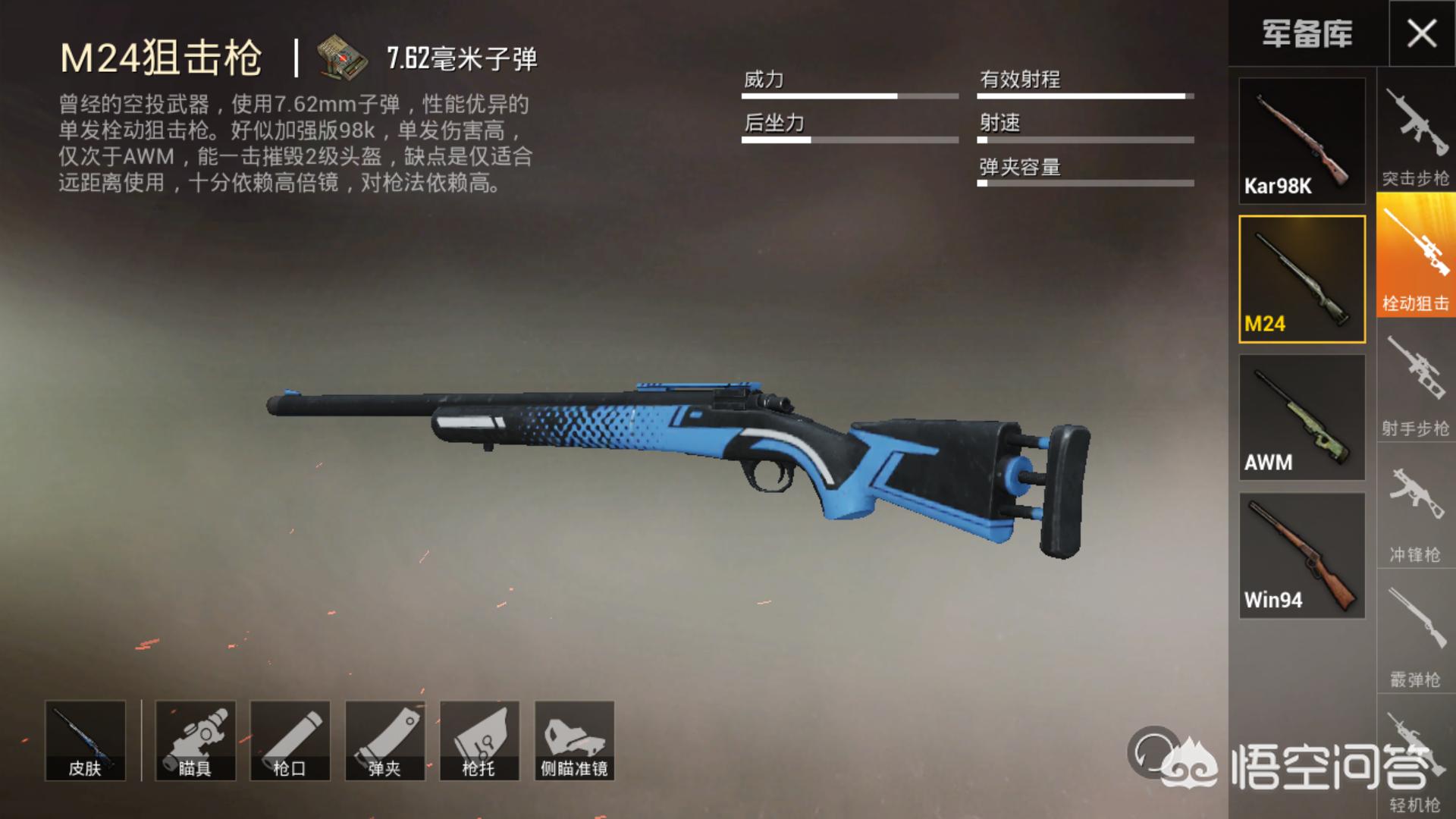Open the 弹夹 magazine attachment slot

tap(384, 740)
